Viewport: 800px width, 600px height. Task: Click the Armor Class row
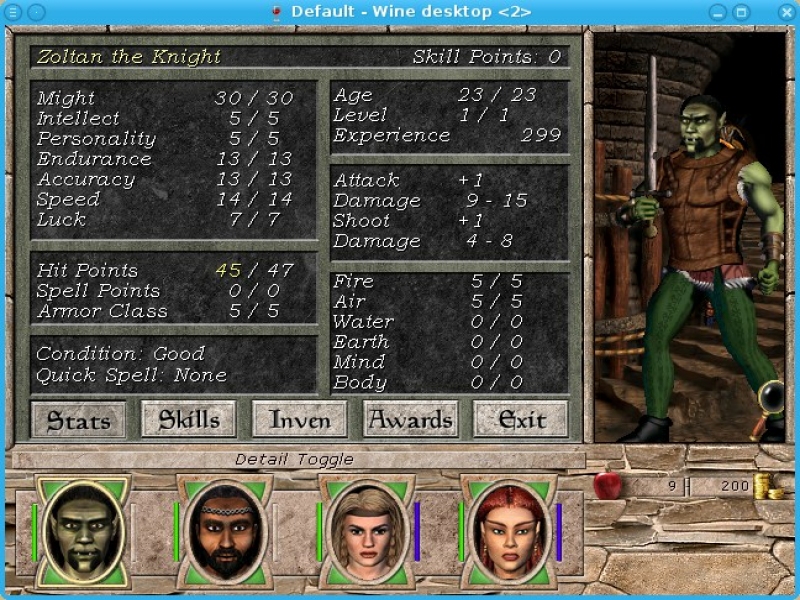[165, 311]
